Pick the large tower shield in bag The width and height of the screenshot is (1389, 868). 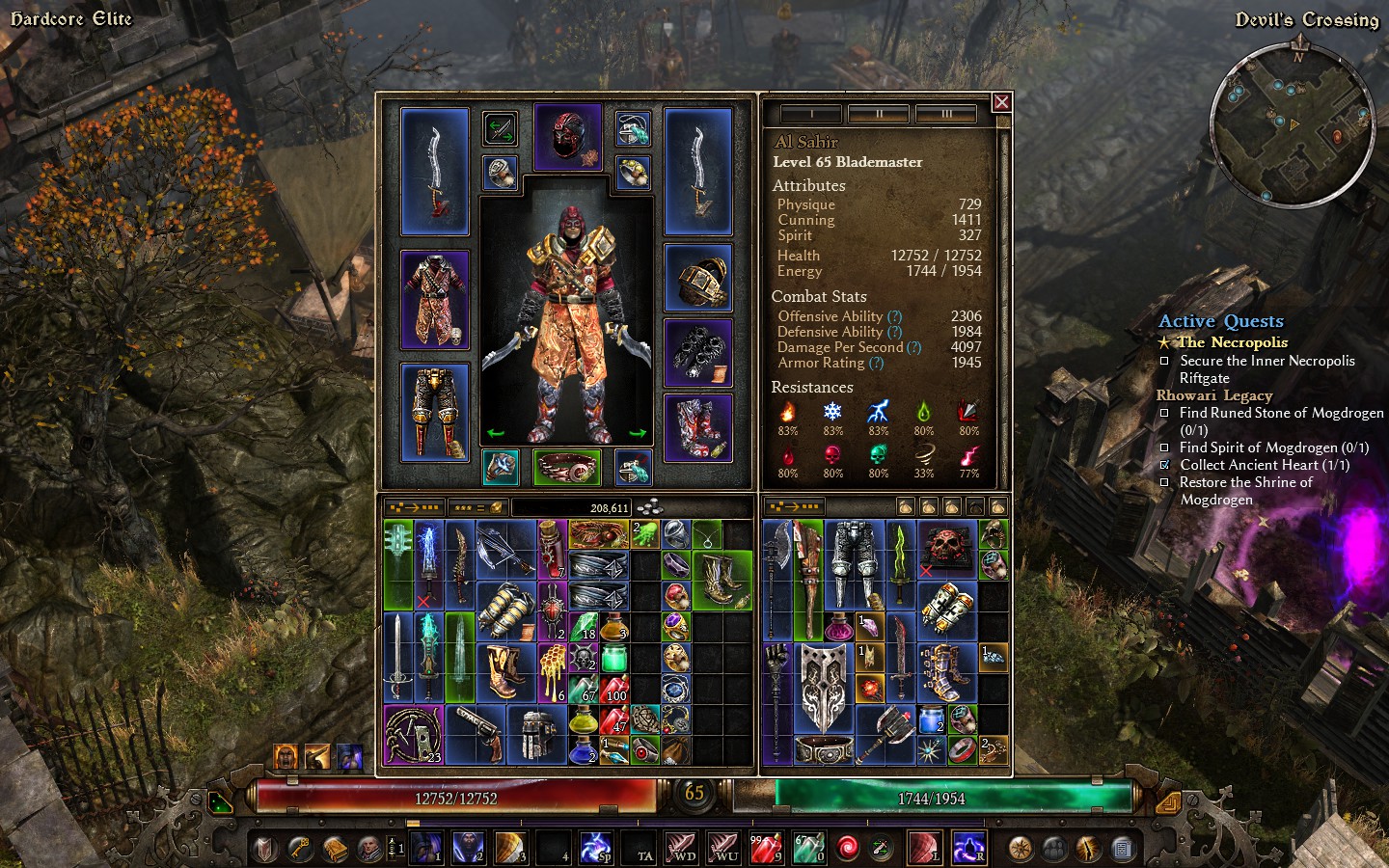pos(824,688)
